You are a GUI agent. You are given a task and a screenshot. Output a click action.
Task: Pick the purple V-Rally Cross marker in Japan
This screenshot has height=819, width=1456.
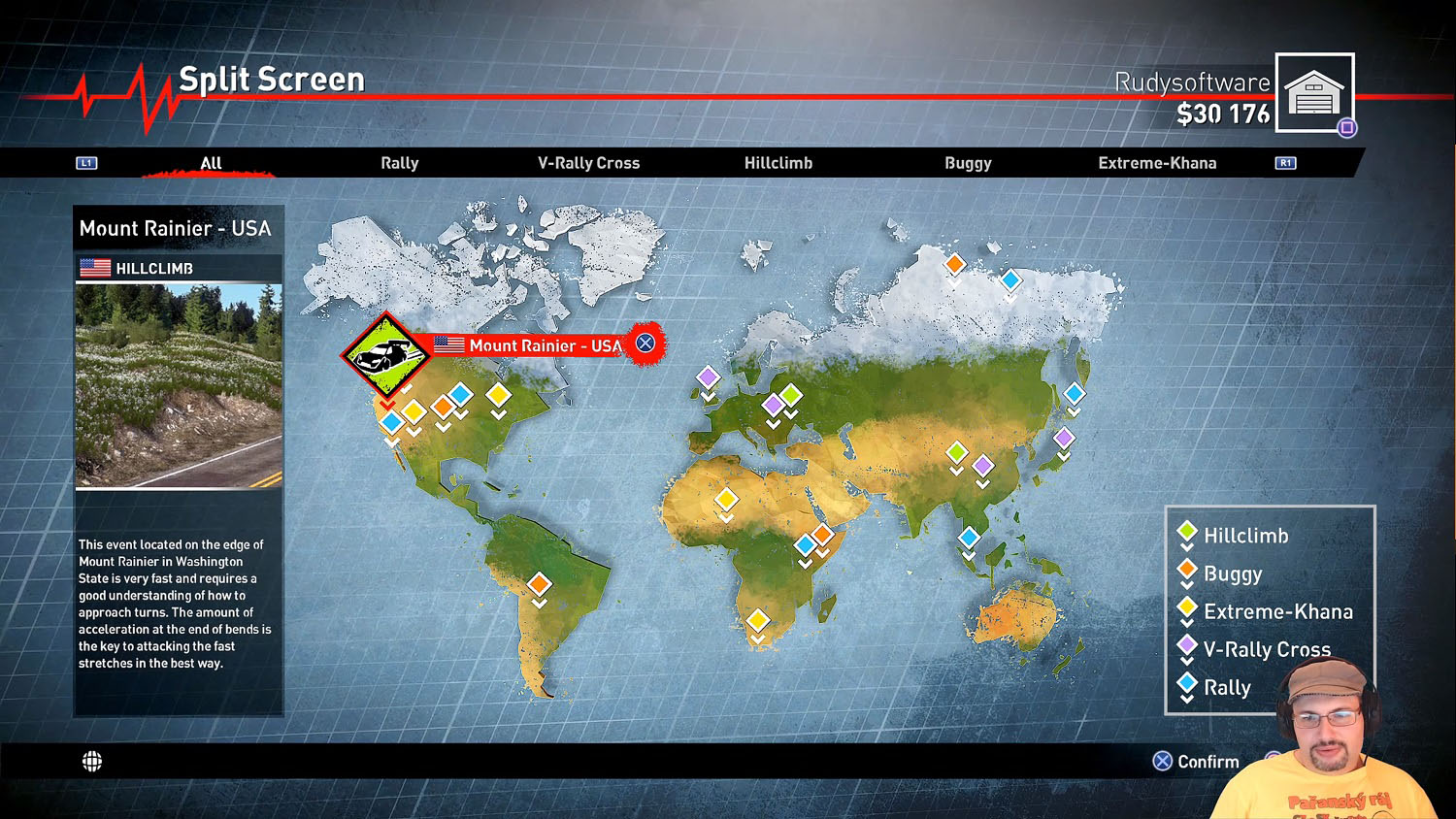(x=1064, y=438)
